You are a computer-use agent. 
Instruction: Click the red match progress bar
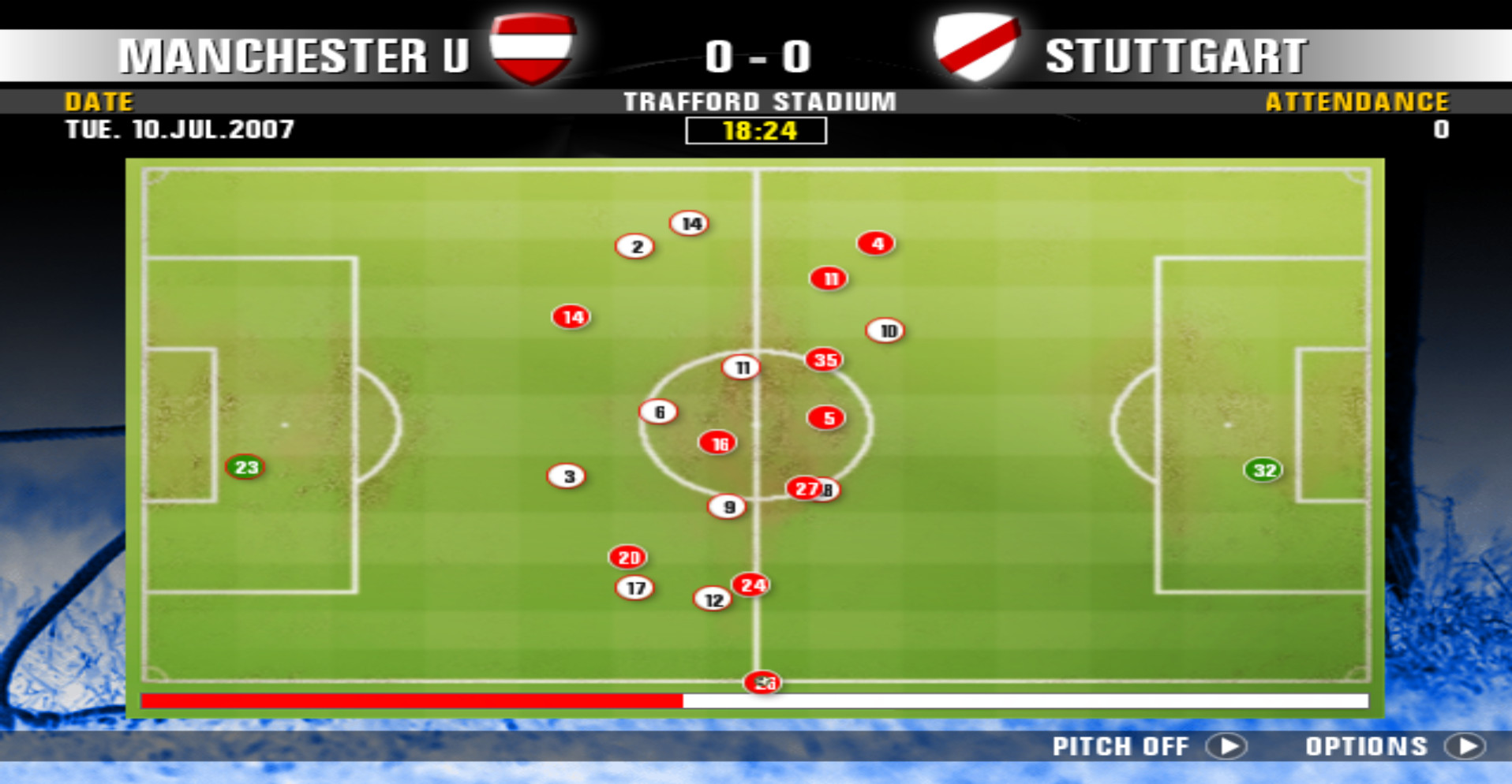410,700
